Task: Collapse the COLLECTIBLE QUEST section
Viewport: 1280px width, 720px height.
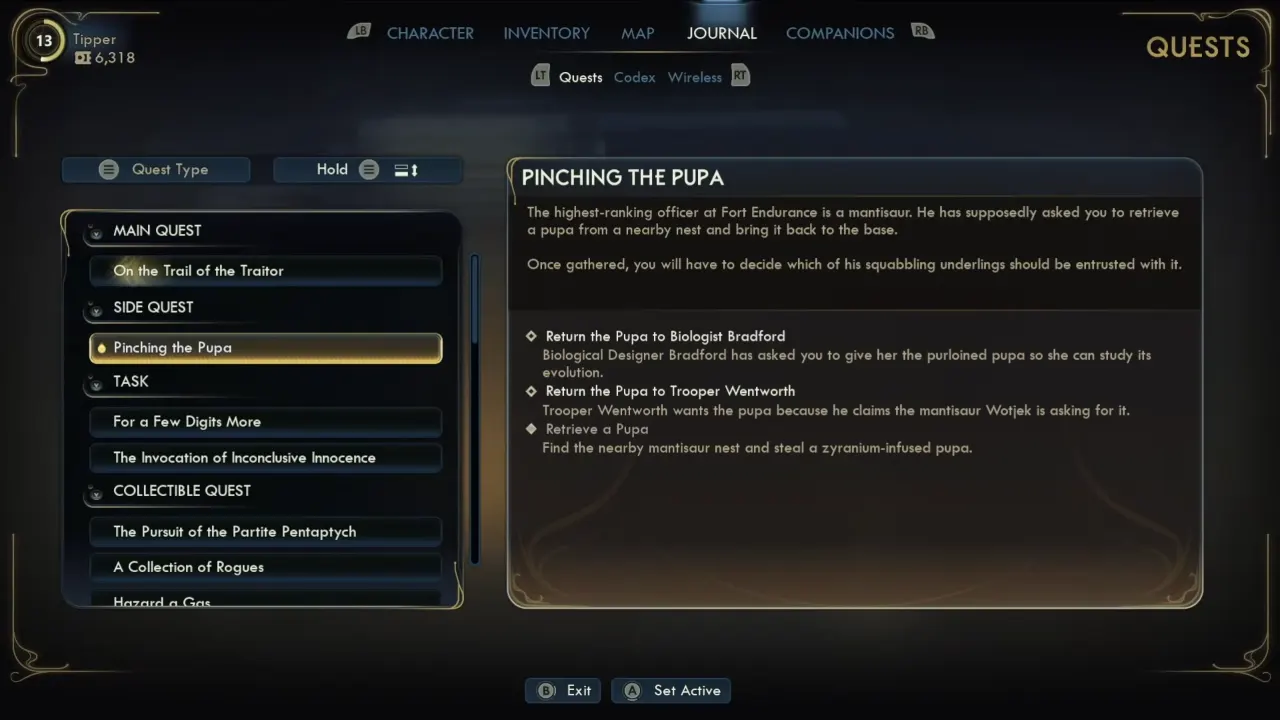Action: [95, 493]
